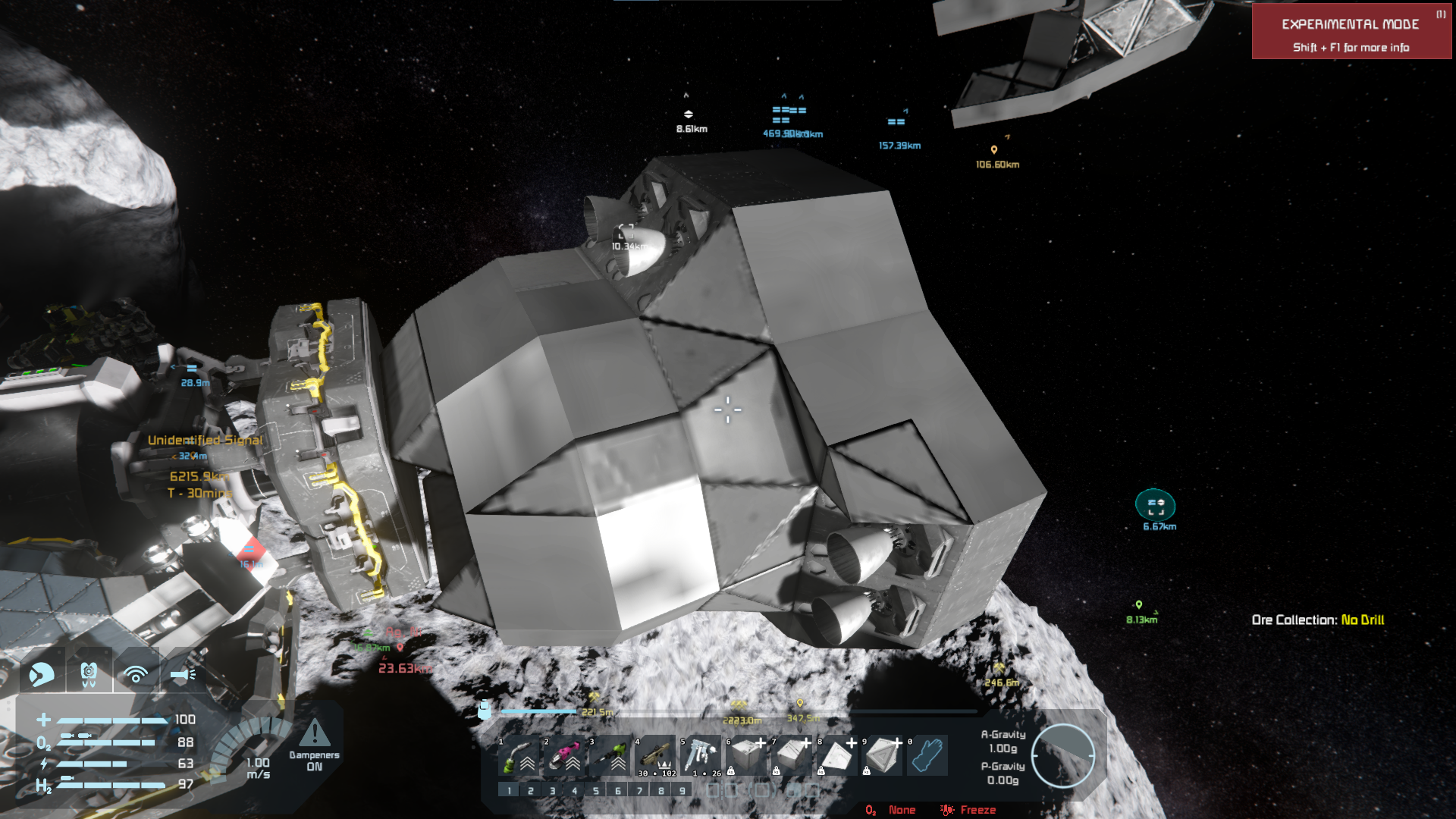Switch to toolbar page 9
The width and height of the screenshot is (1456, 819).
click(x=682, y=791)
